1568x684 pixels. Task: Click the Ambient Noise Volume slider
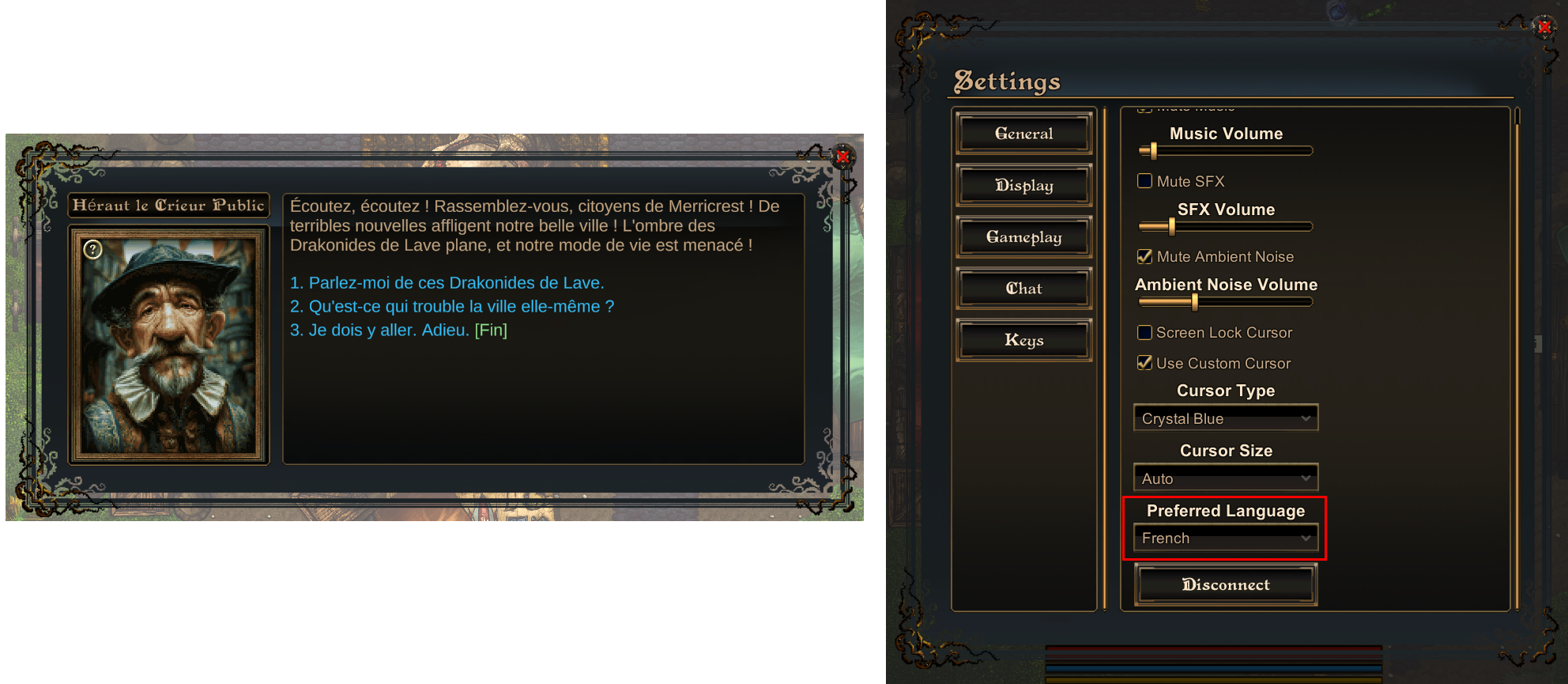click(1225, 302)
